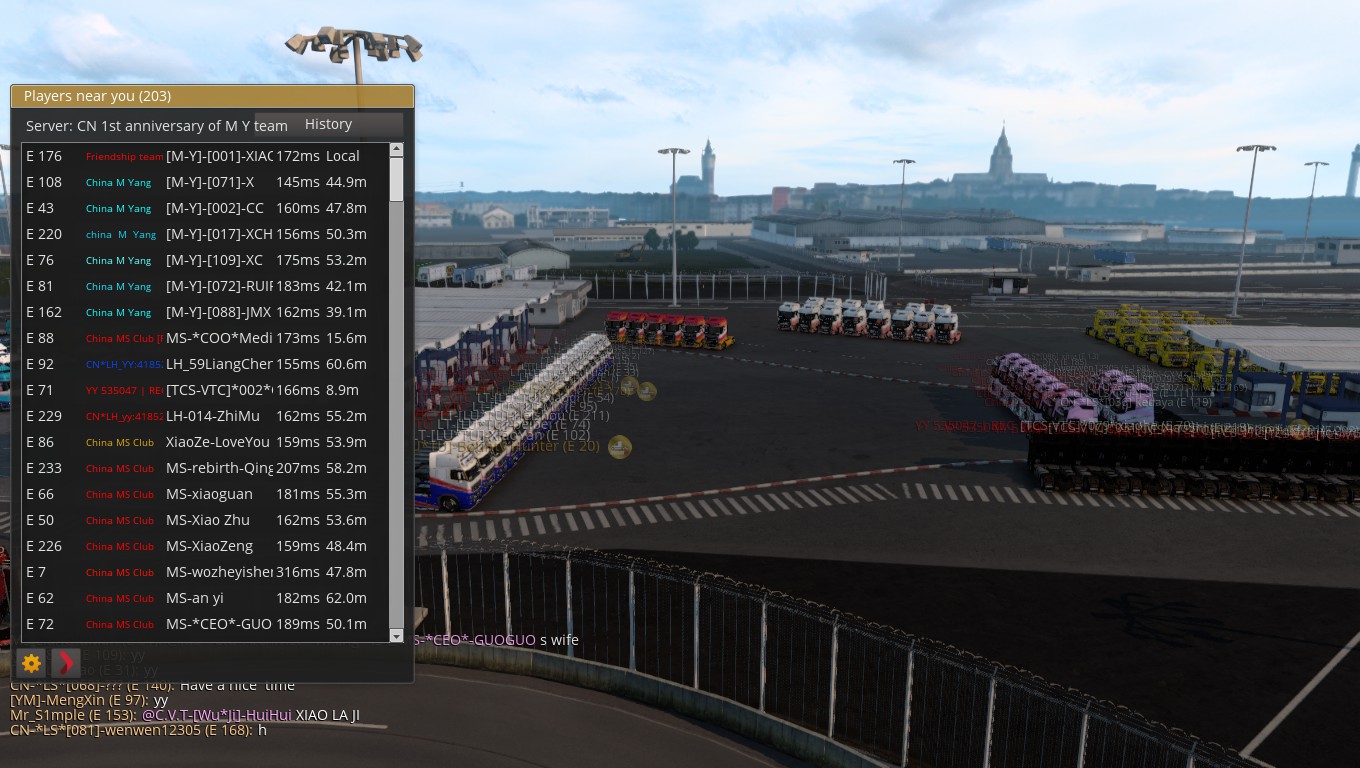
Task: Click the red arrow icon button
Action: tap(65, 662)
